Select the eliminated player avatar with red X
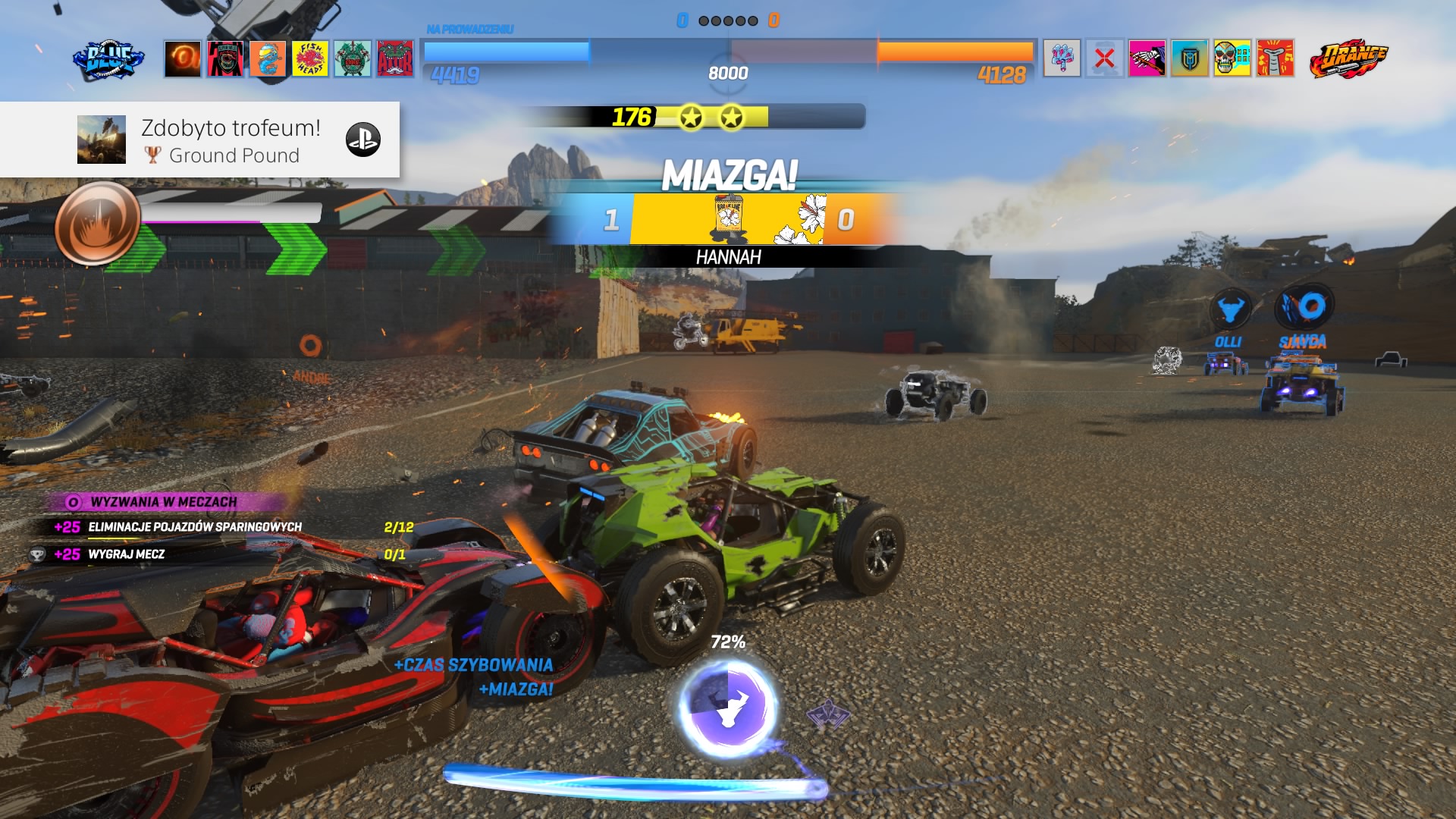The image size is (1456, 819). pos(1104,58)
